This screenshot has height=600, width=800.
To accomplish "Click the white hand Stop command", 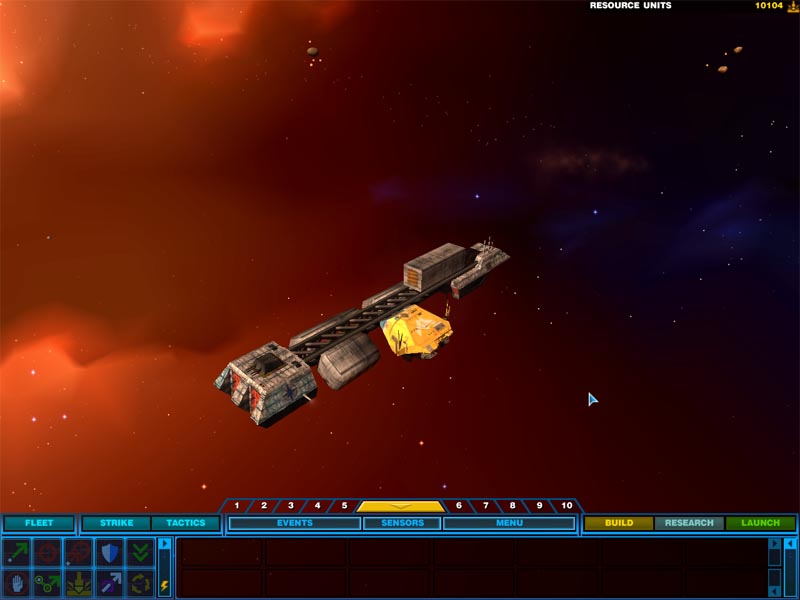I will point(17,583).
